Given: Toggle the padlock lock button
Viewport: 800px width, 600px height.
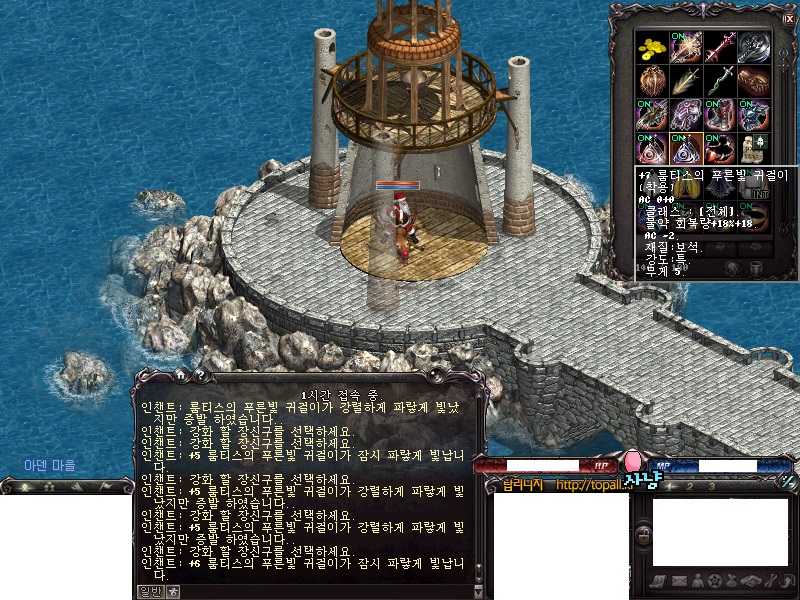Looking at the screenshot, I should (645, 537).
